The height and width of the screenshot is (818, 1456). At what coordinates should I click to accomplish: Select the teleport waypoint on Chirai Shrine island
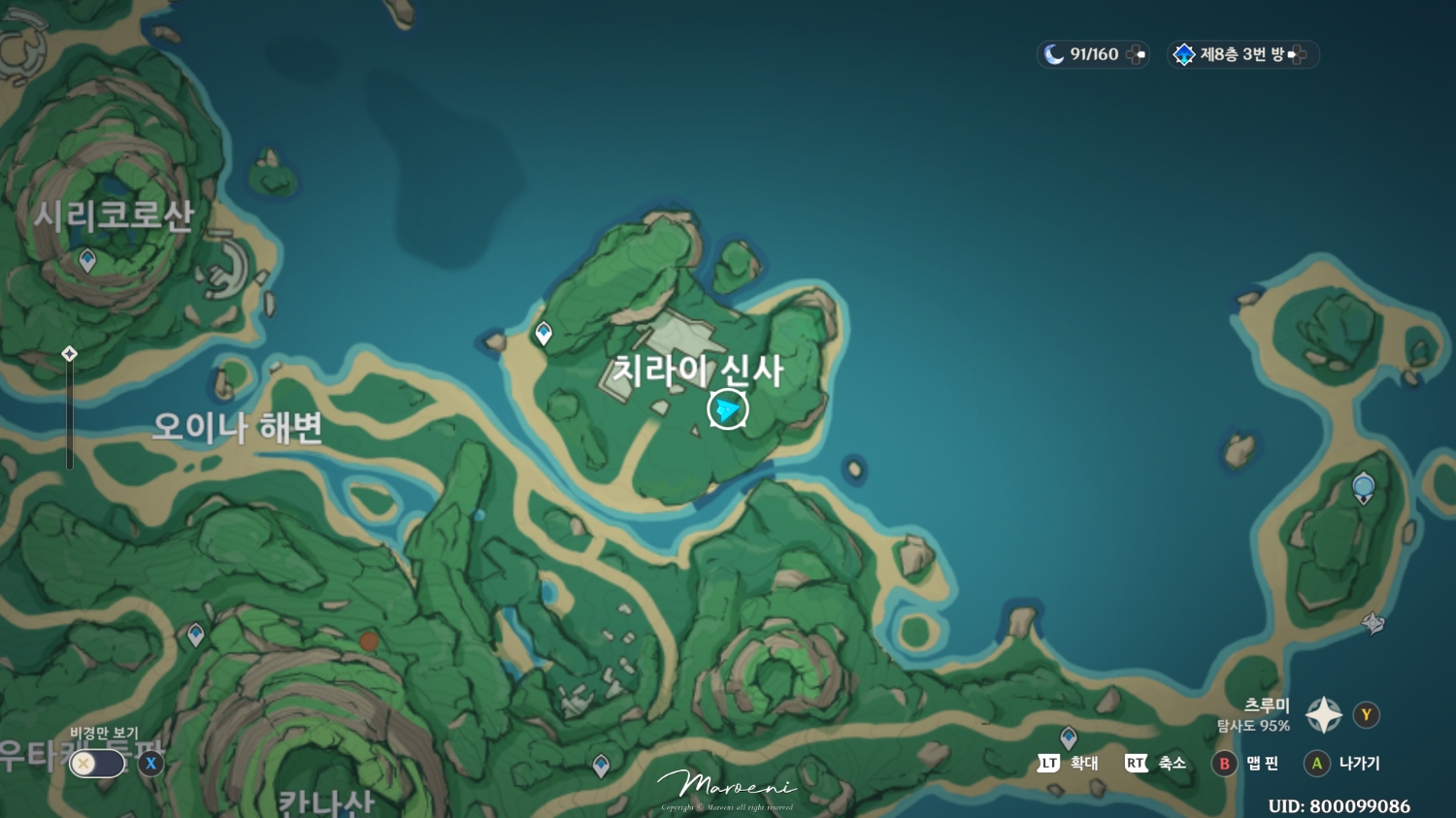tap(543, 332)
